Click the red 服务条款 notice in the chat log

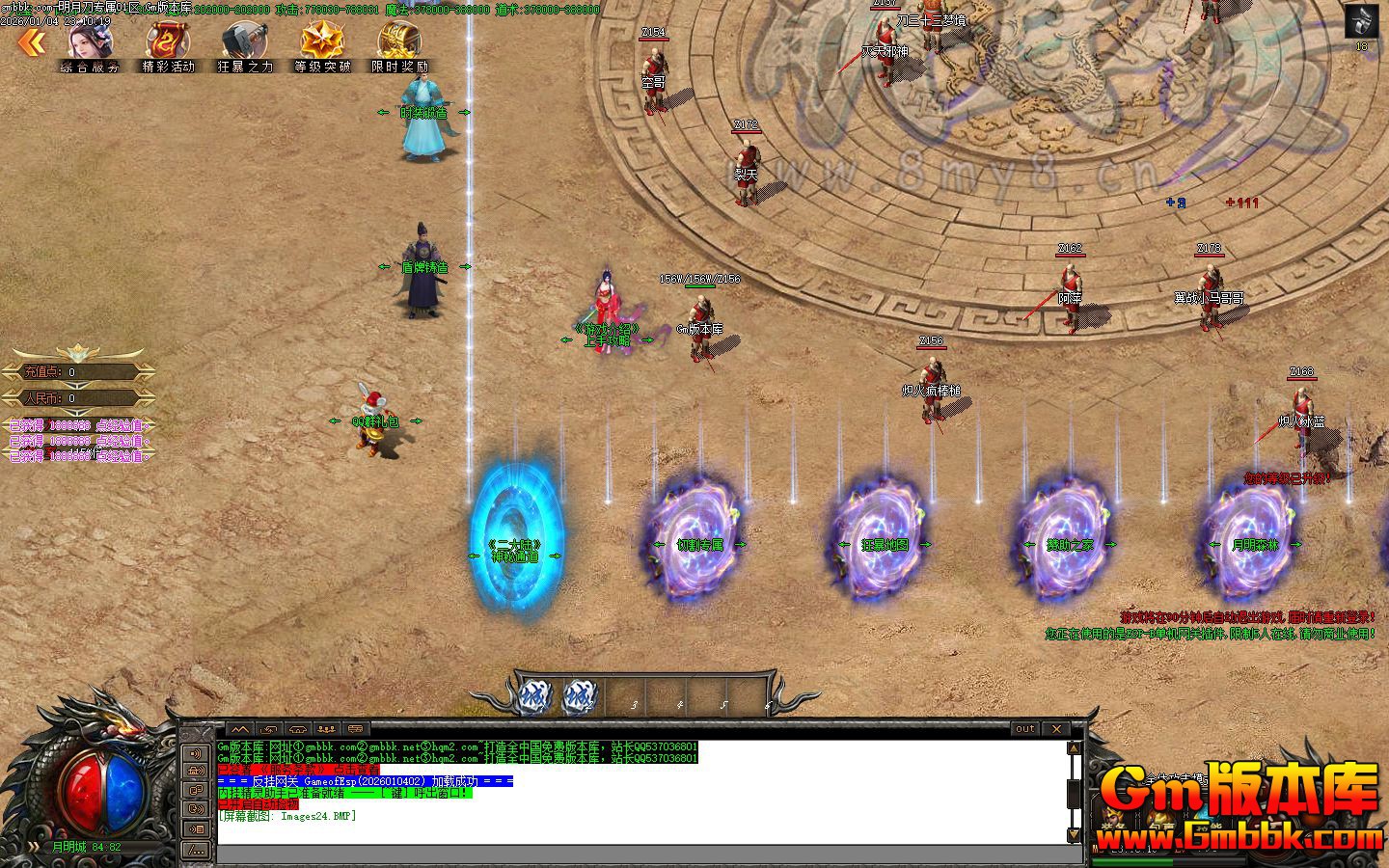point(299,770)
